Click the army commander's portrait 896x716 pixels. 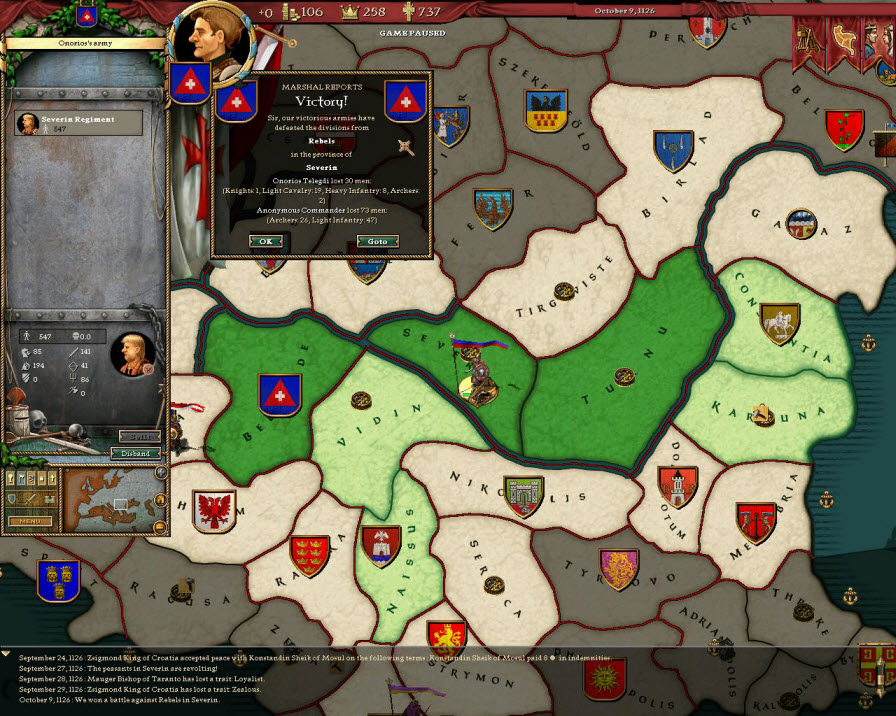click(131, 353)
